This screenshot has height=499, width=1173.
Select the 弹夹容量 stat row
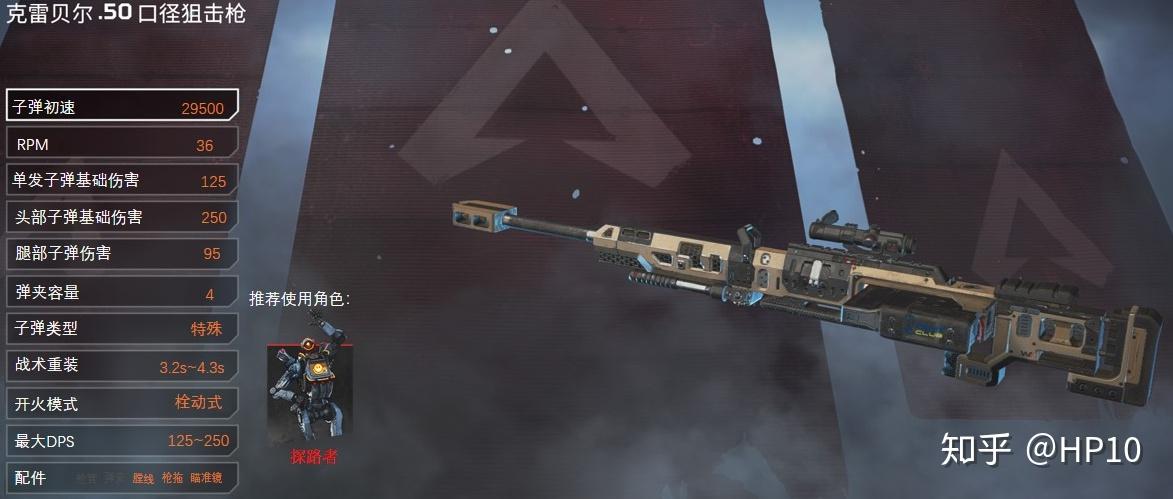(122, 293)
